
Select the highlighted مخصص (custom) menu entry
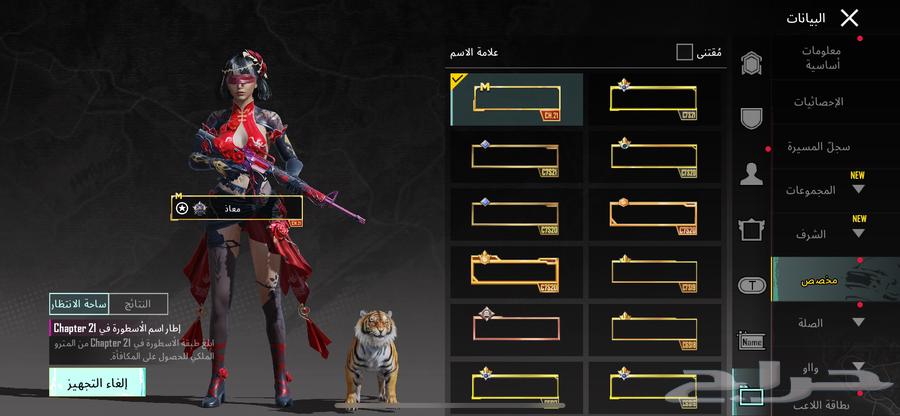click(819, 281)
